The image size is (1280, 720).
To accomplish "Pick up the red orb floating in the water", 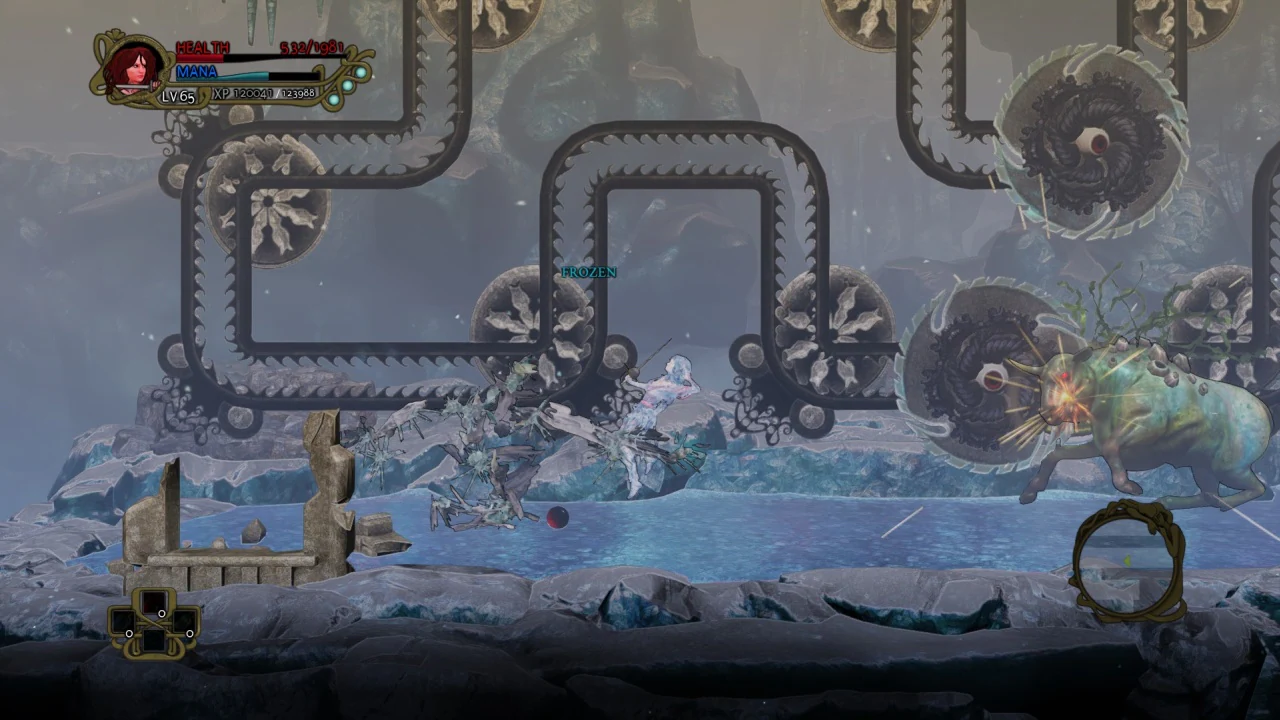I will point(558,517).
